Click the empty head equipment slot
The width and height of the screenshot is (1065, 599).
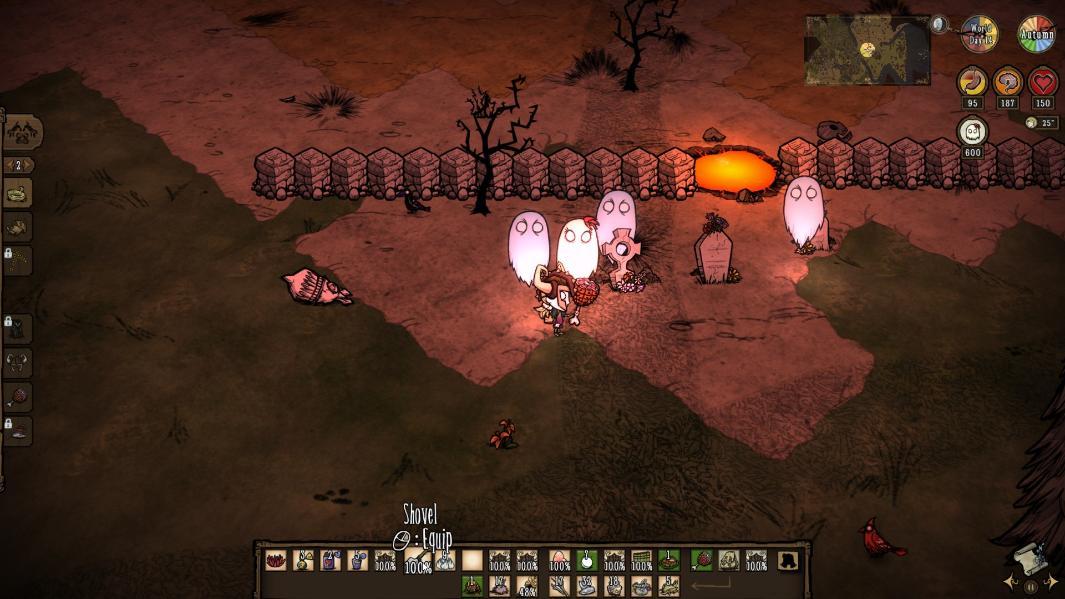click(790, 561)
